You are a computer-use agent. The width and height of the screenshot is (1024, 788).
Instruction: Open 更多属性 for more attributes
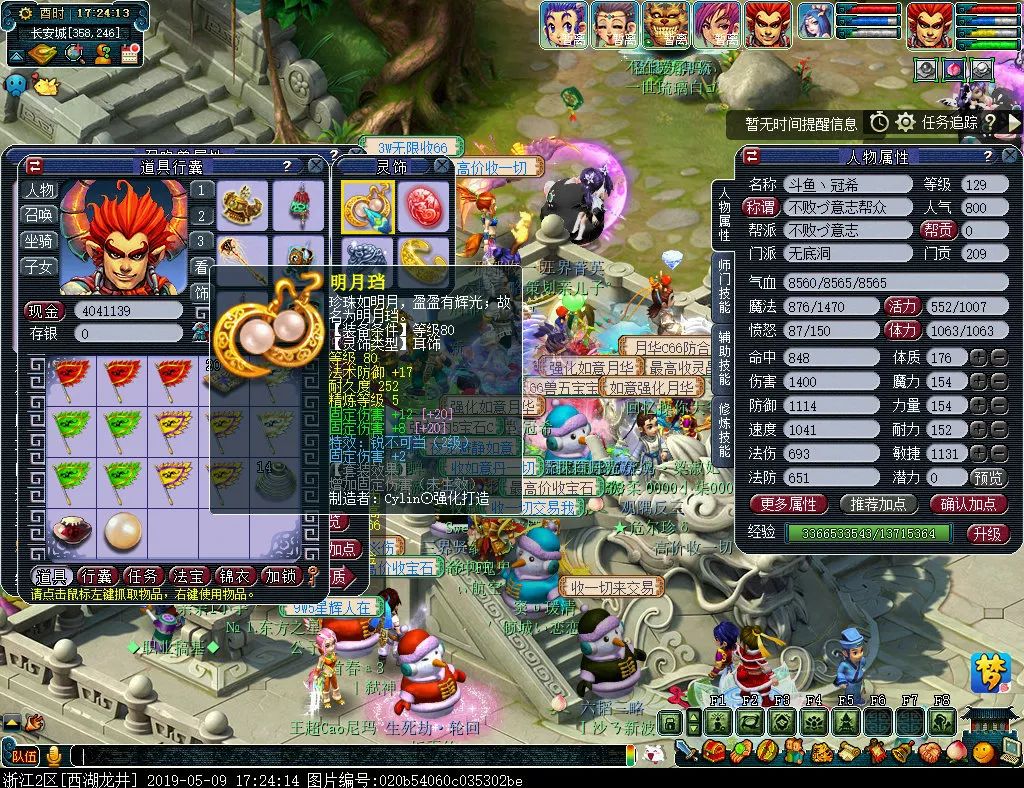788,504
